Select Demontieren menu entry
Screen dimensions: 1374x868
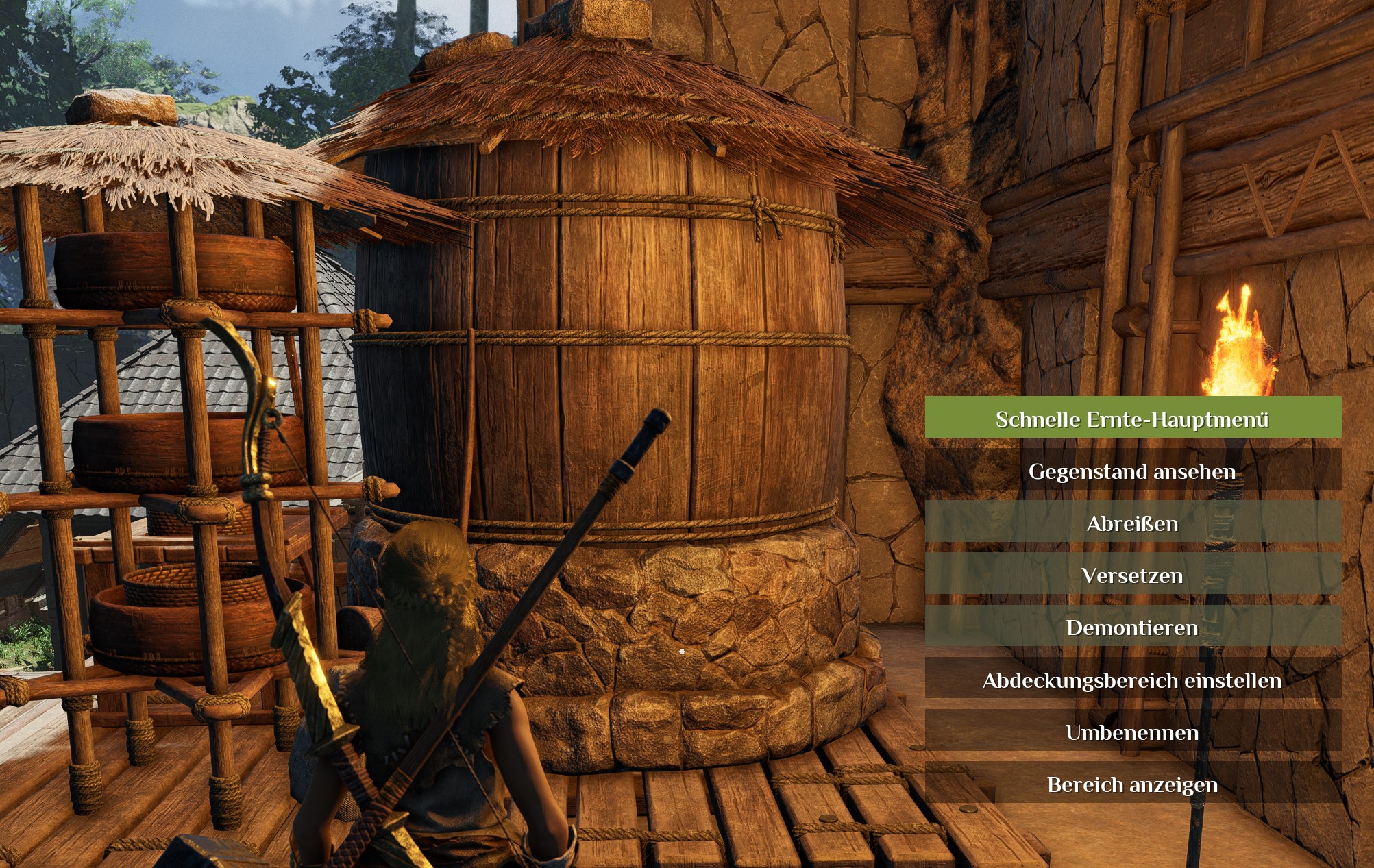1132,627
